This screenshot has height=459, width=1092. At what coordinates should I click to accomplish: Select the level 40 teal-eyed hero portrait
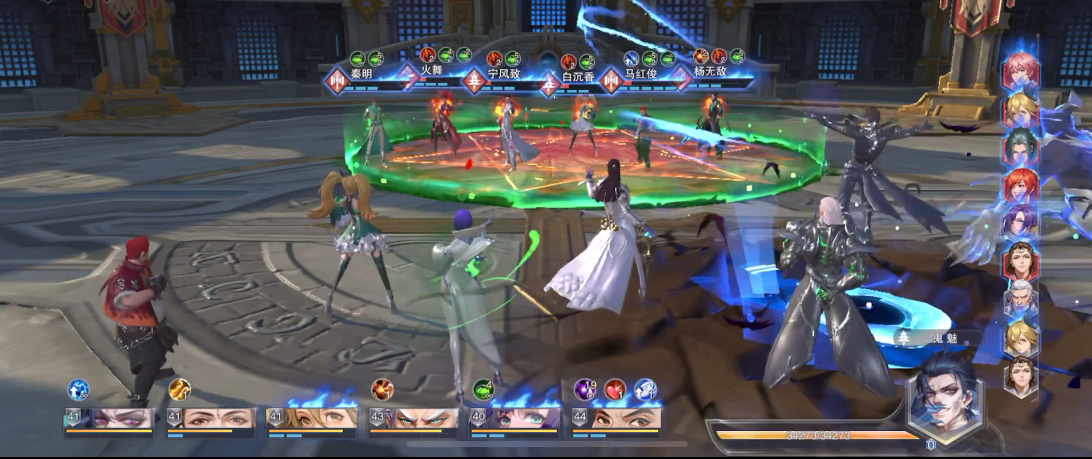click(x=514, y=419)
